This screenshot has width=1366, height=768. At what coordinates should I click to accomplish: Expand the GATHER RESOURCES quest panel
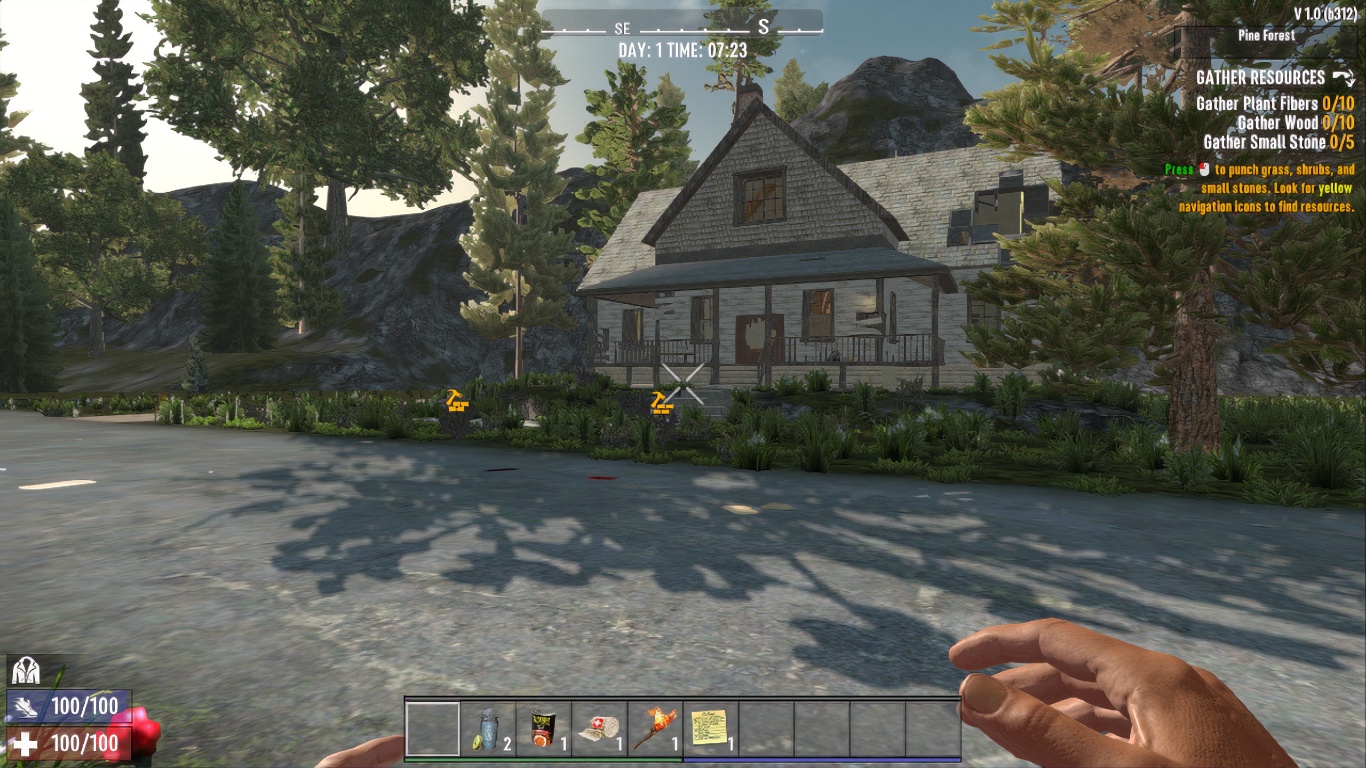click(1262, 76)
